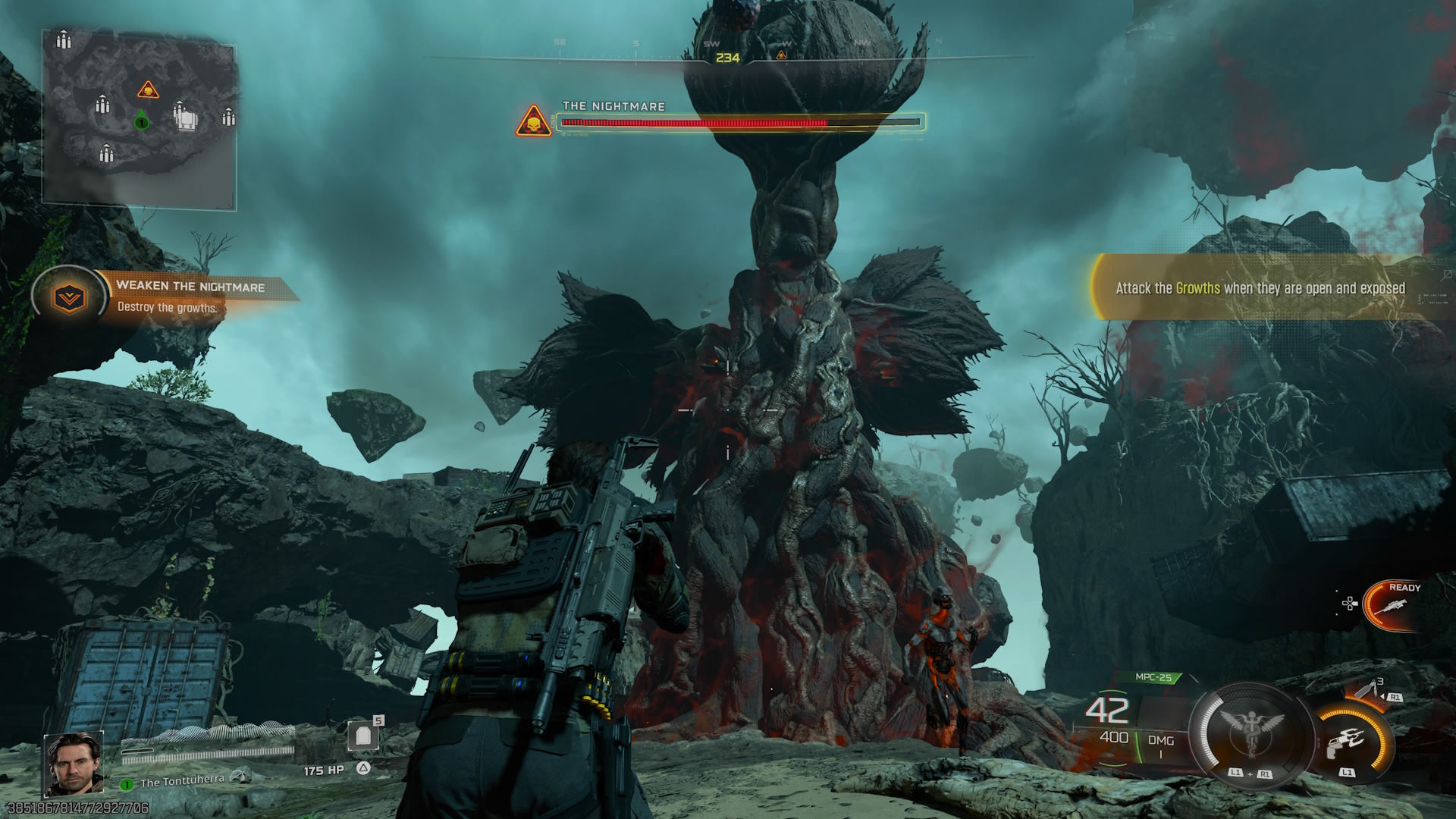Click The Tonttuherra player name
This screenshot has width=1456, height=819.
click(x=182, y=781)
